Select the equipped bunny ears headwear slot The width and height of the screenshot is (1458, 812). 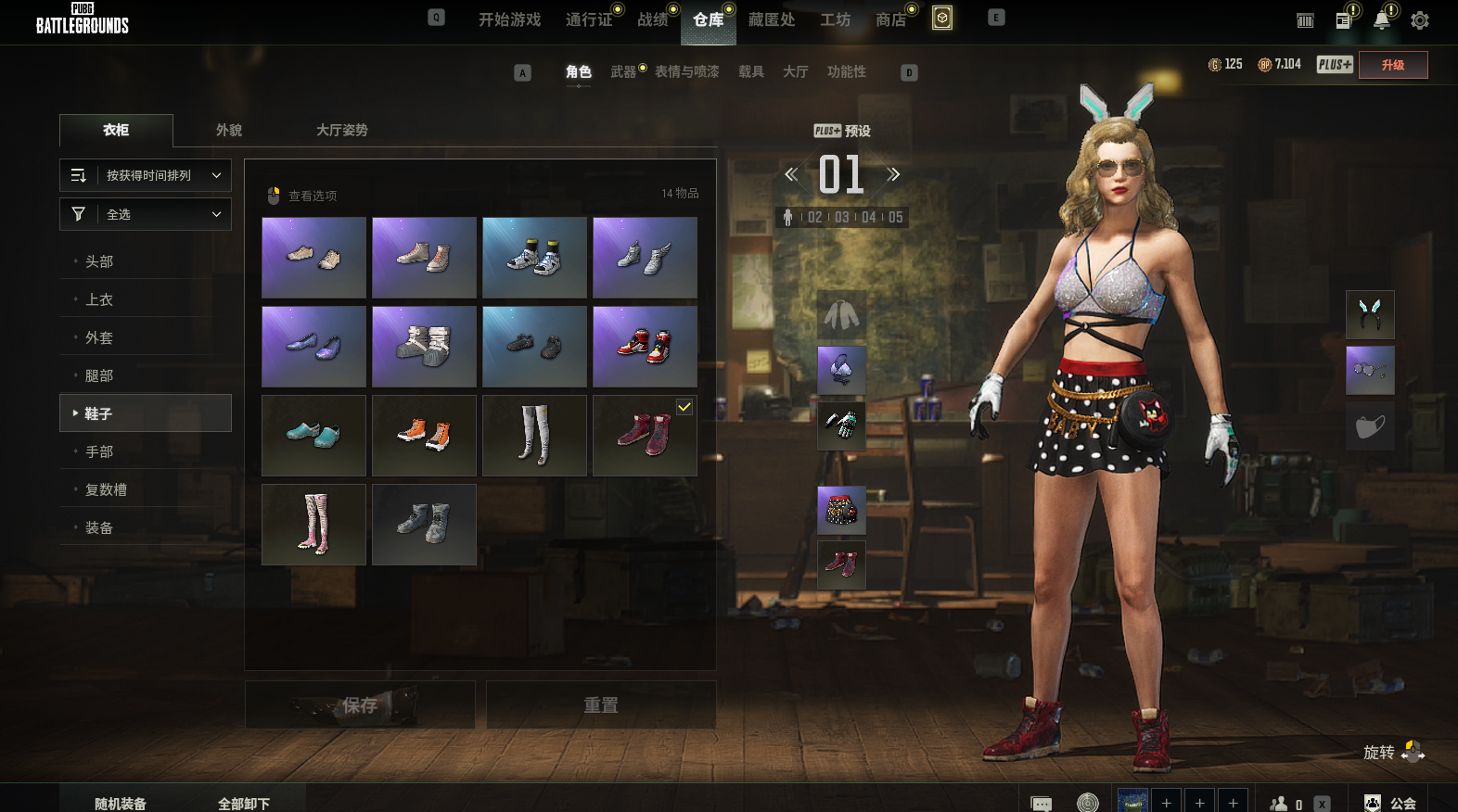(x=1370, y=314)
